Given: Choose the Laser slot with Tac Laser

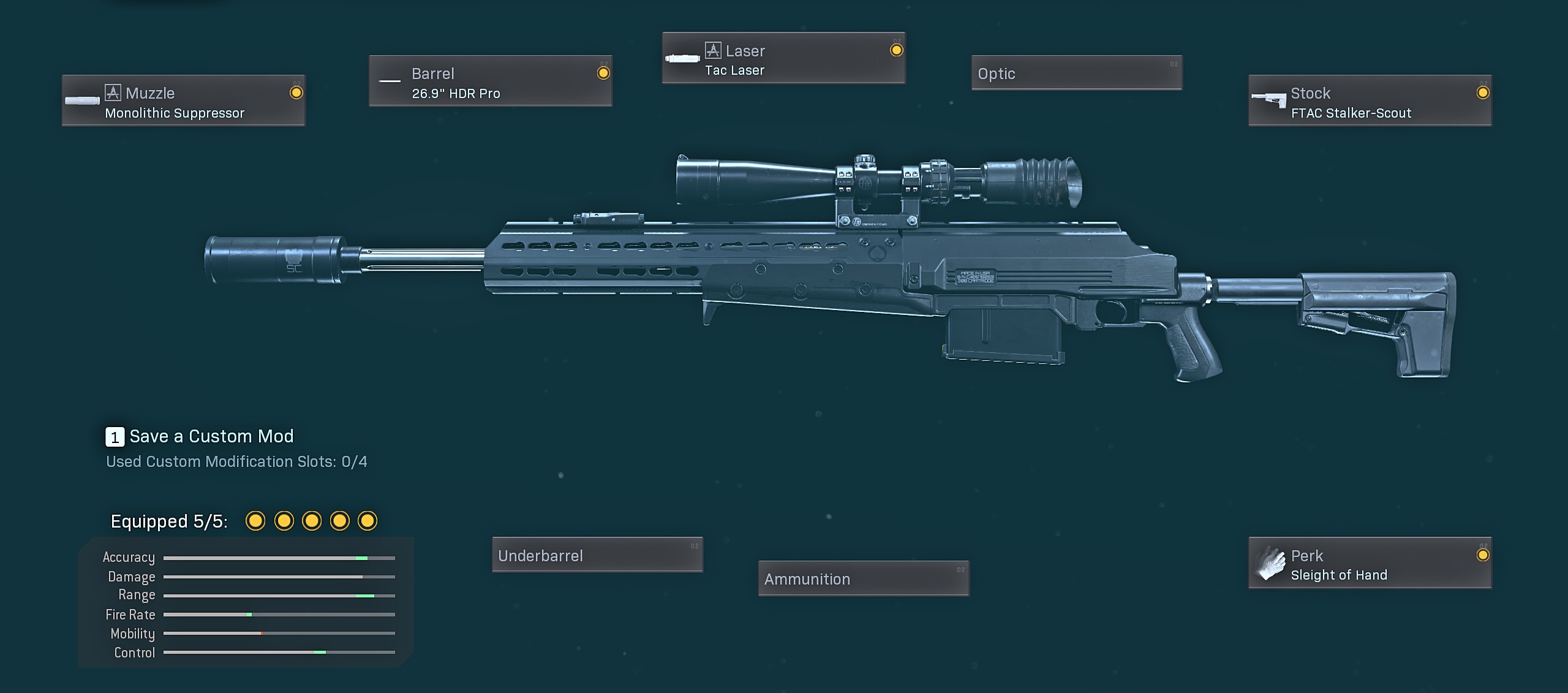Looking at the screenshot, I should 783,59.
